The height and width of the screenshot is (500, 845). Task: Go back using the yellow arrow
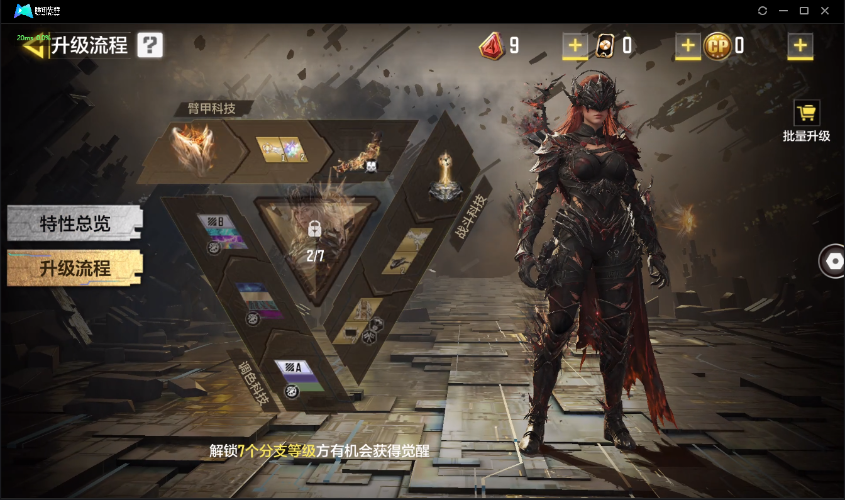coord(34,45)
